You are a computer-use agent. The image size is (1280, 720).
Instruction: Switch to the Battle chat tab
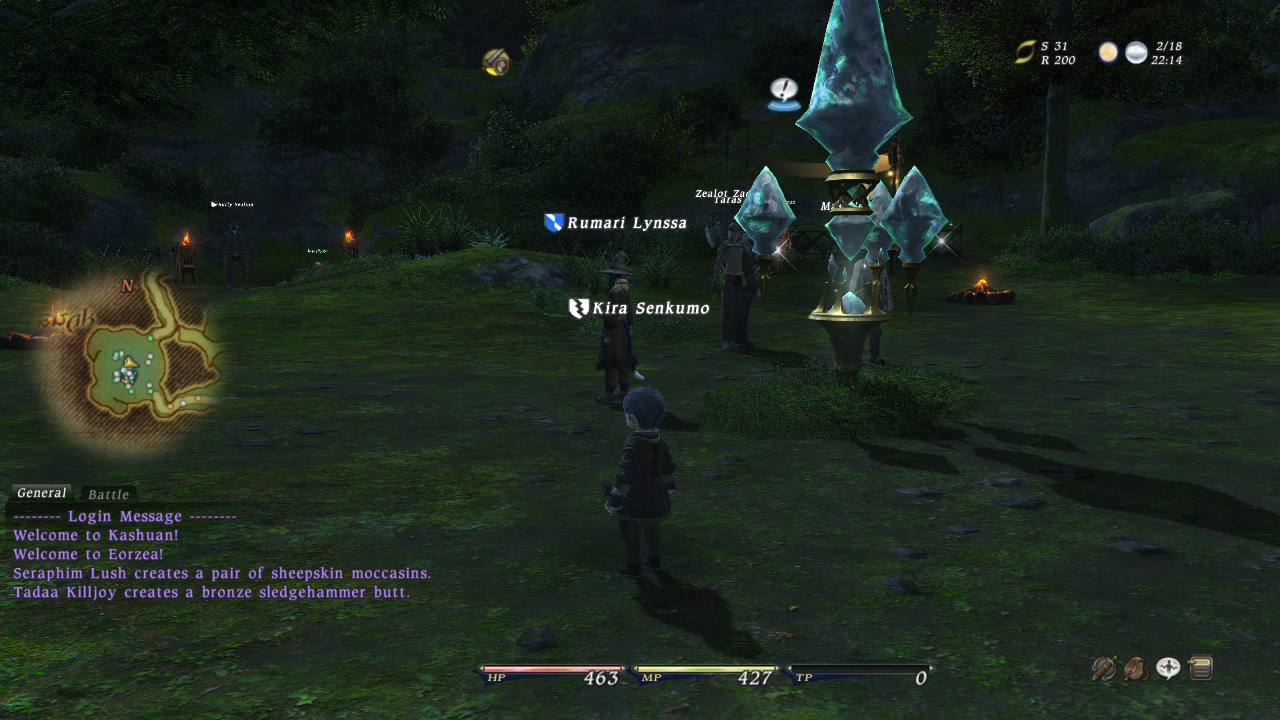tap(108, 494)
